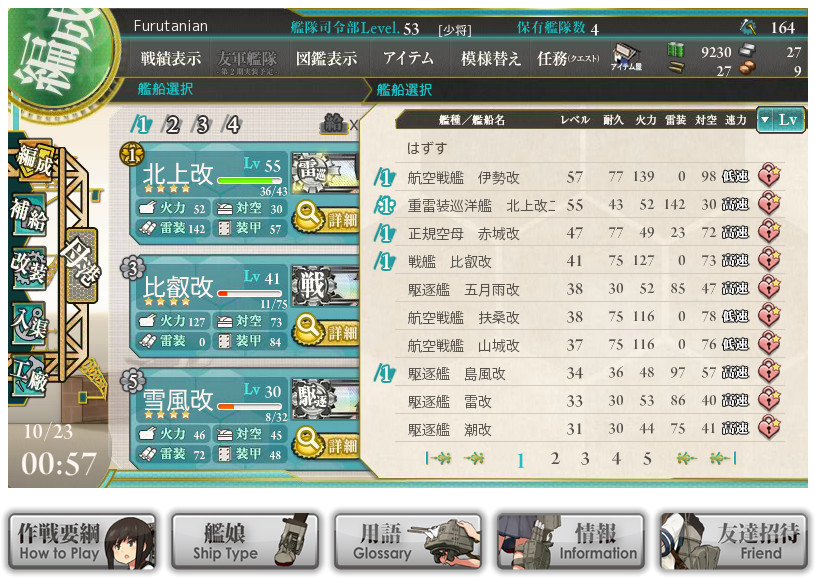Open the アイテム item menu
Viewport: 815px width, 578px height.
(408, 59)
